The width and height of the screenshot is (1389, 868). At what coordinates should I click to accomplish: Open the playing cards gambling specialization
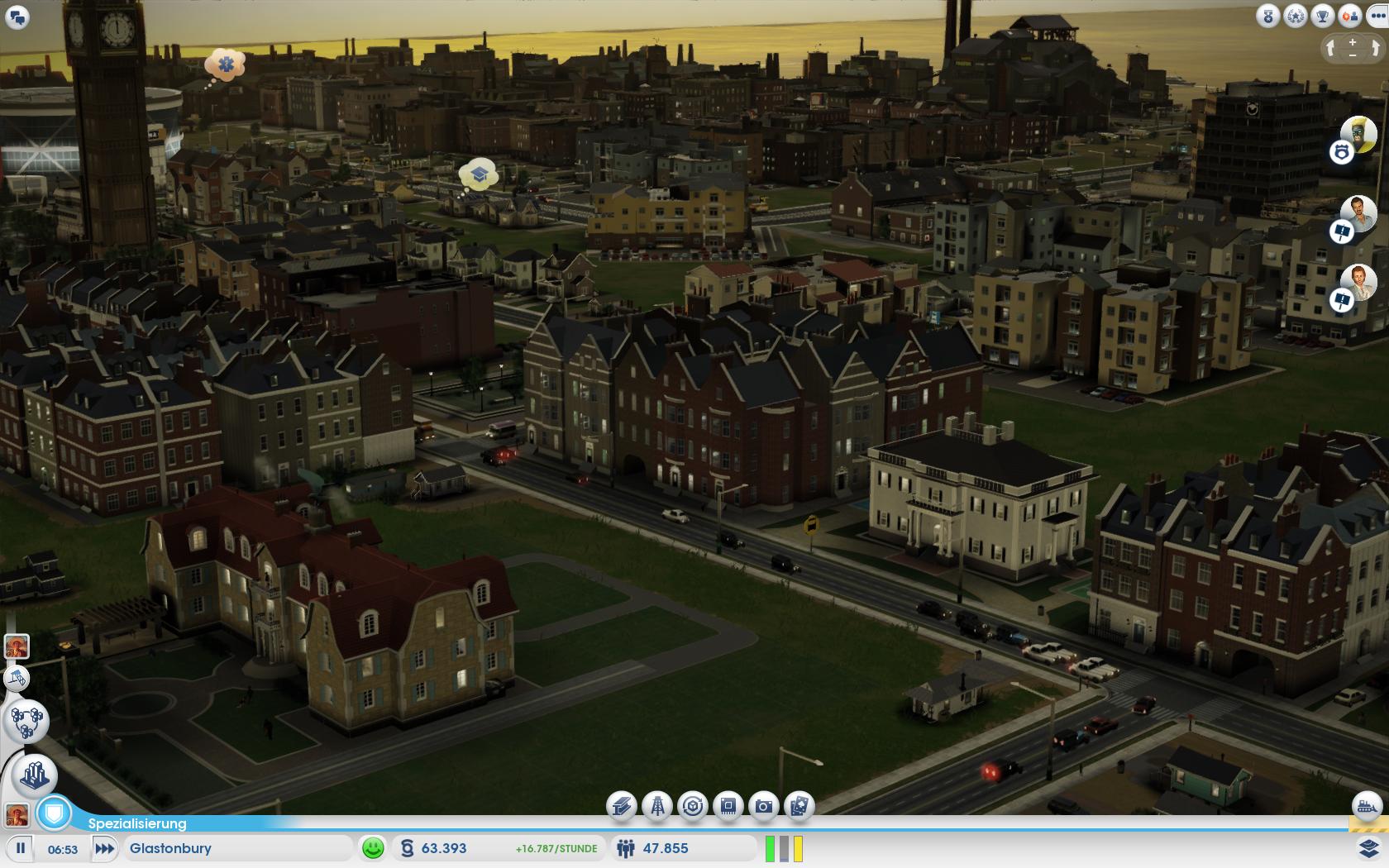pos(799,806)
